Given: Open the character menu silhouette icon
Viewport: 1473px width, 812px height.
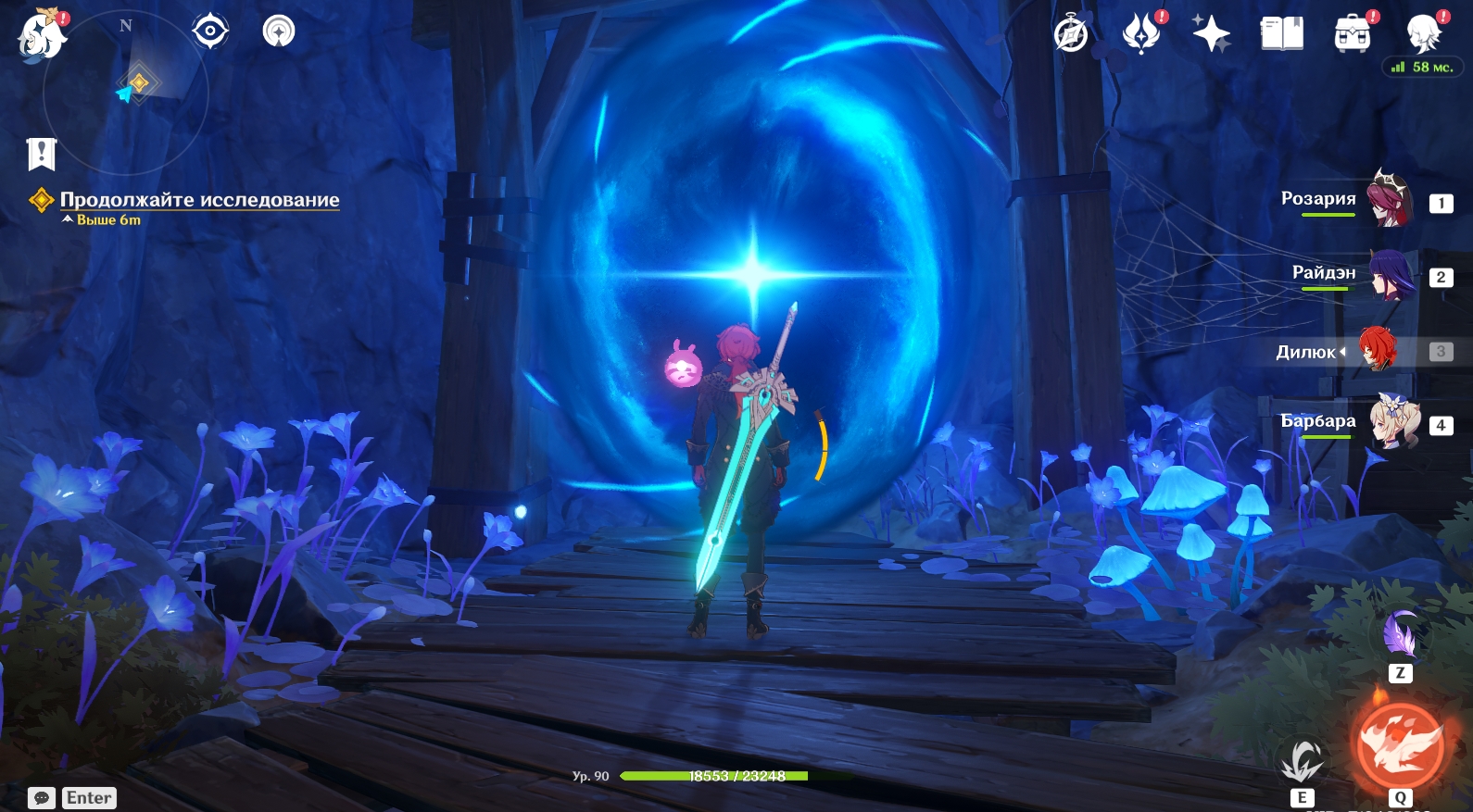Looking at the screenshot, I should point(1423,34).
